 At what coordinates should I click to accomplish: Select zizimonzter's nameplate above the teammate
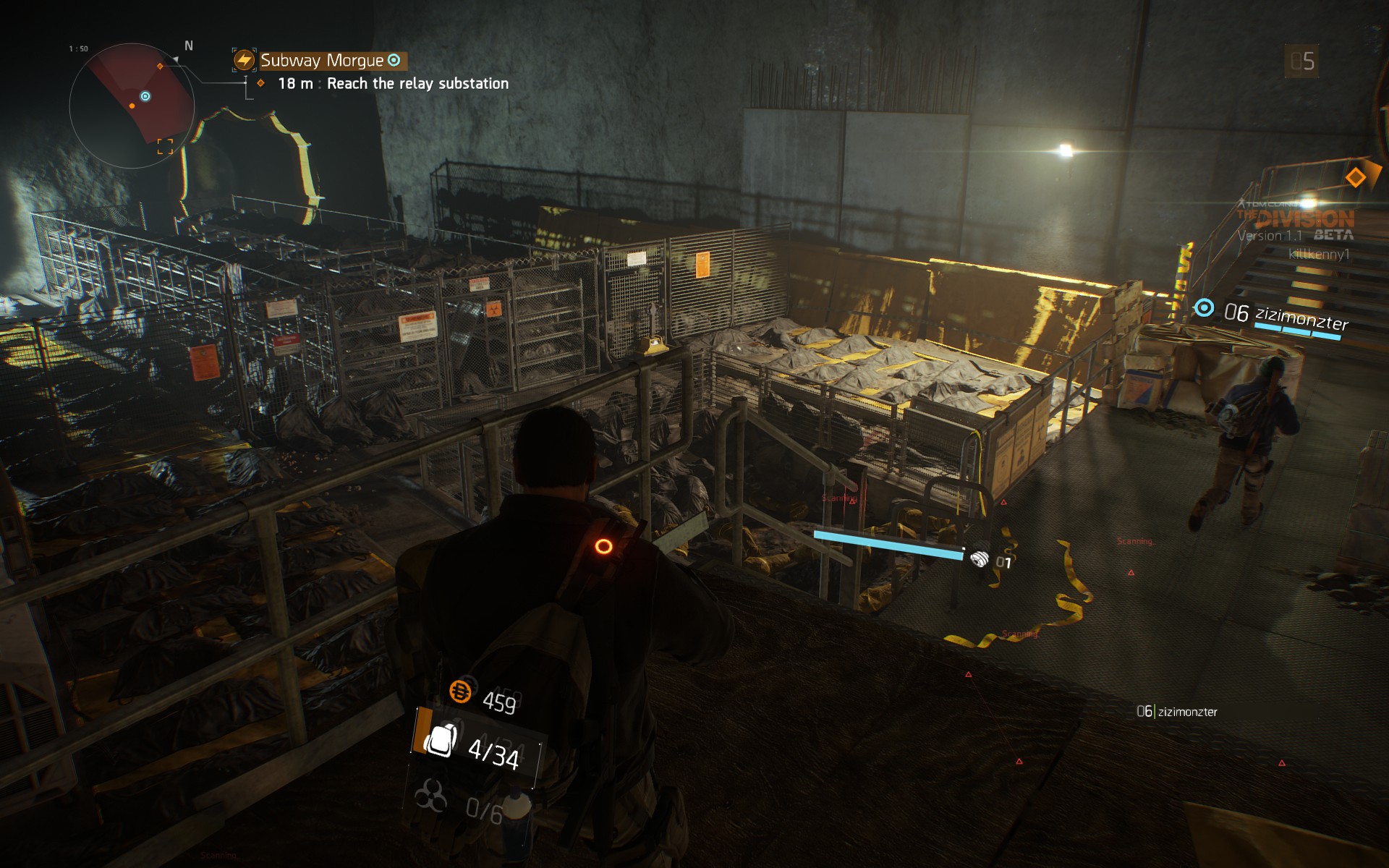1301,317
